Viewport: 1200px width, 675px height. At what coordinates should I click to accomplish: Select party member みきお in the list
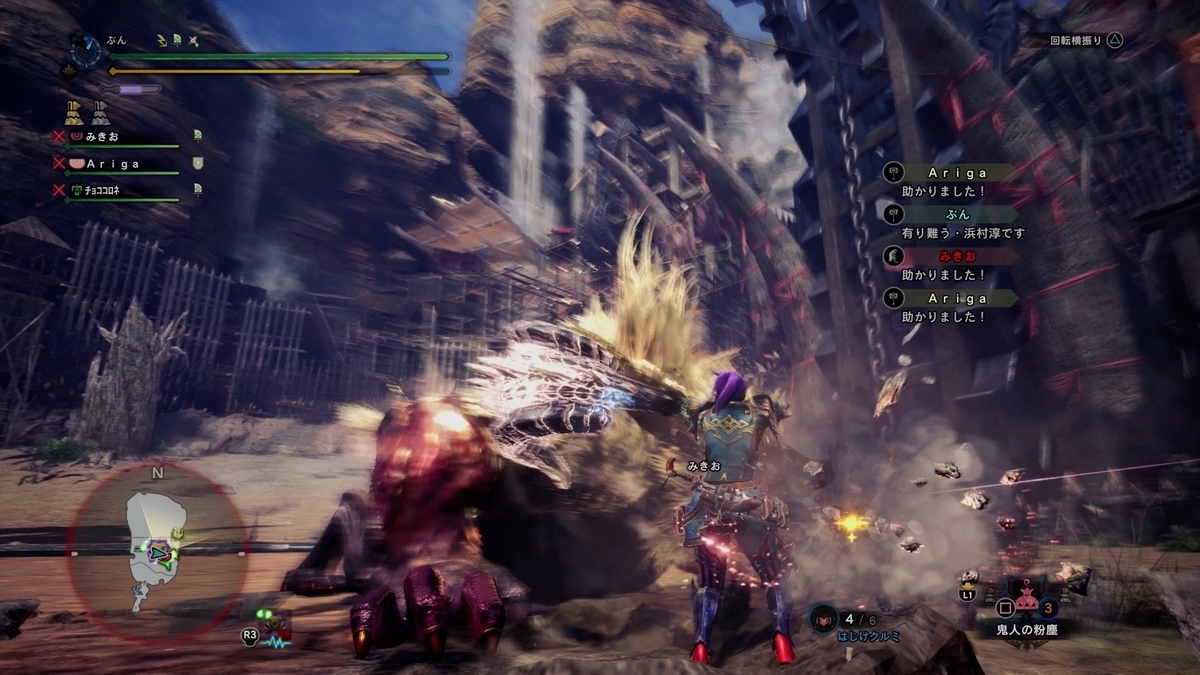pyautogui.click(x=101, y=136)
